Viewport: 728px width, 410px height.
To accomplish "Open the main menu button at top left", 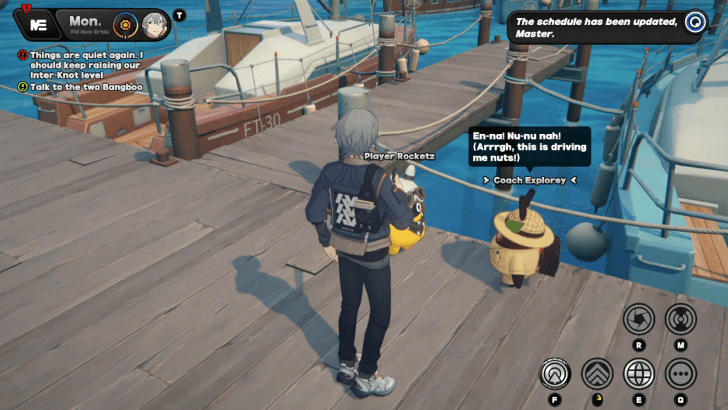I will point(38,23).
